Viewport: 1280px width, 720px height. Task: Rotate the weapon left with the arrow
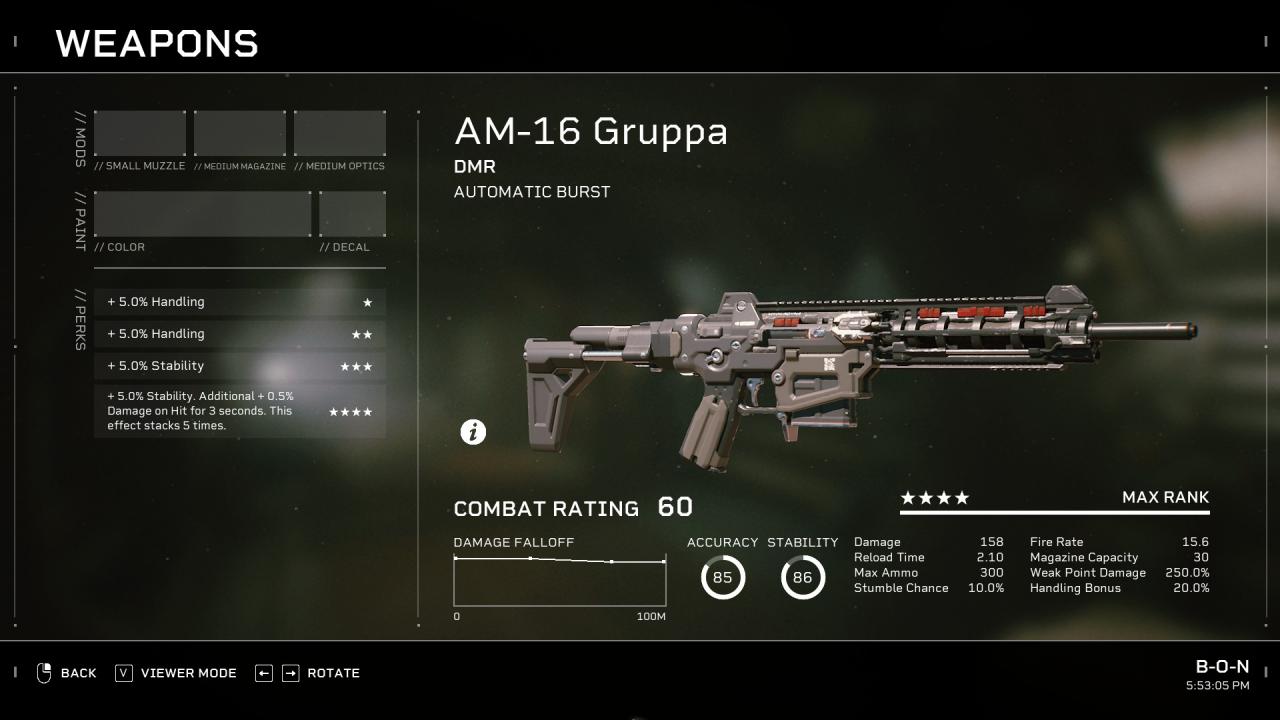[x=264, y=673]
